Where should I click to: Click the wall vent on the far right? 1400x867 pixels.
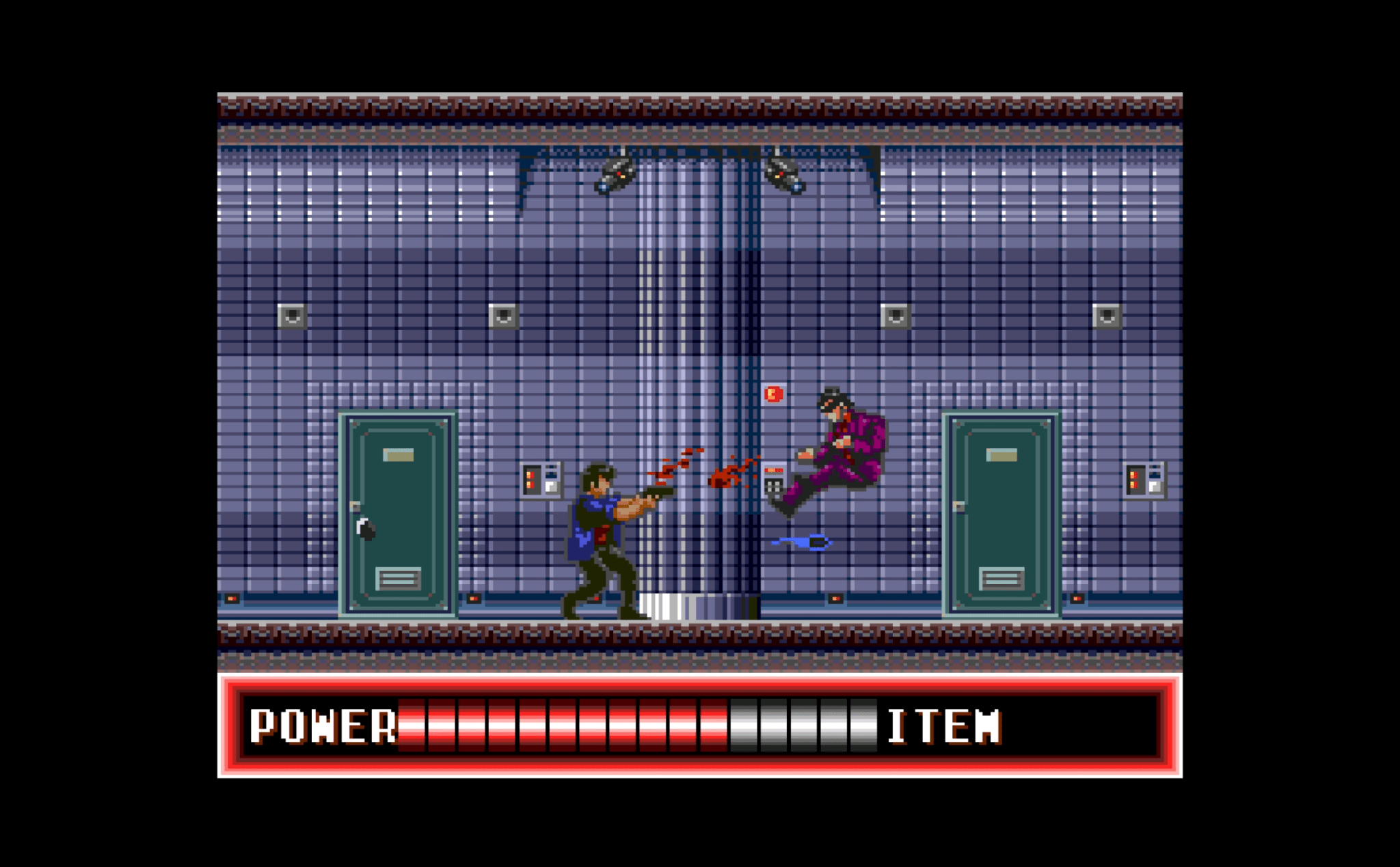(x=1108, y=317)
